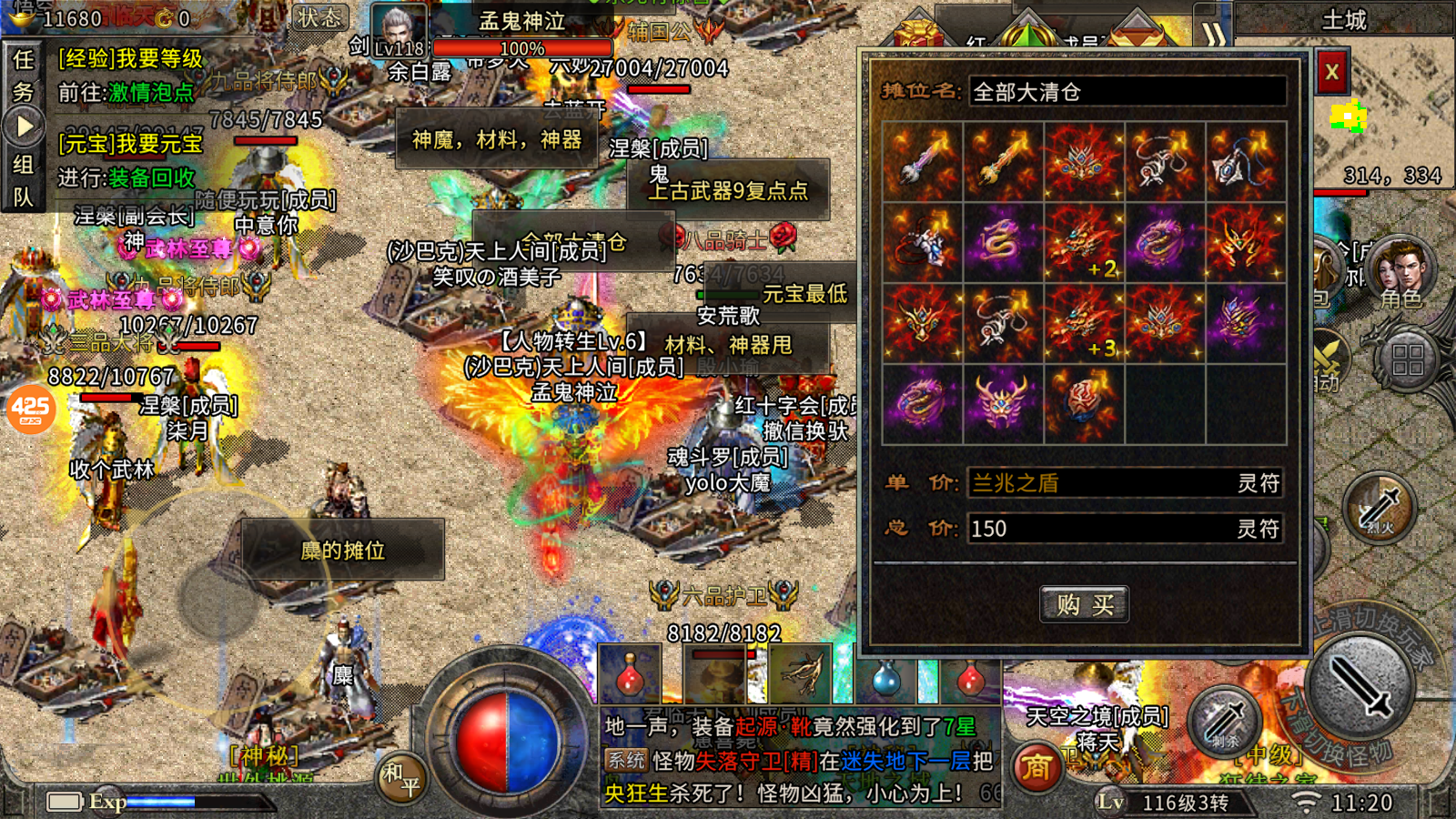The height and width of the screenshot is (819, 1456).
Task: Activate the 刺杀 skill
Action: coord(1224,721)
